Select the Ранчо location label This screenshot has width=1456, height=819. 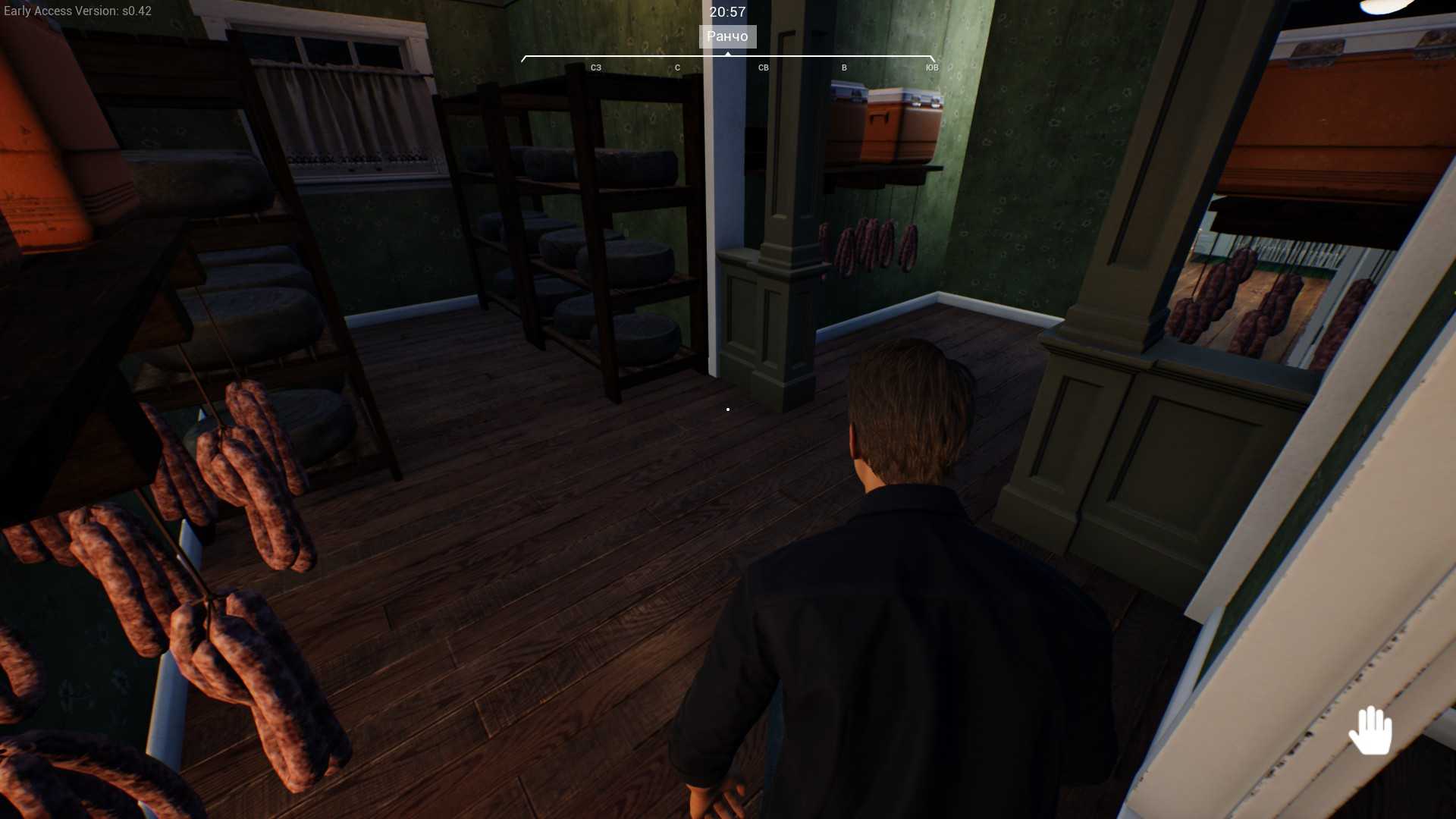(727, 36)
